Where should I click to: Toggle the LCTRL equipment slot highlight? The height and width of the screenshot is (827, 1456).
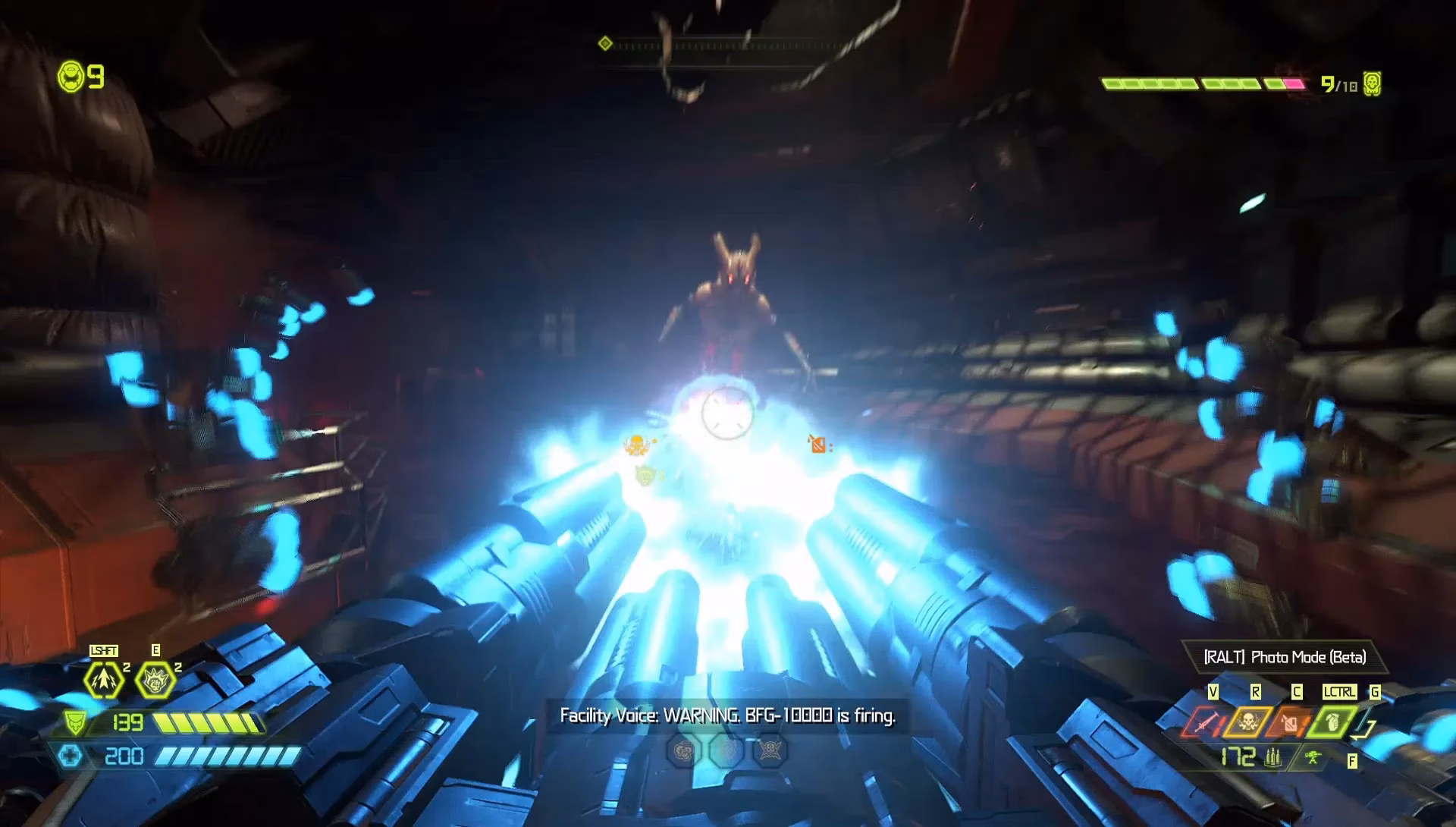1341,691
